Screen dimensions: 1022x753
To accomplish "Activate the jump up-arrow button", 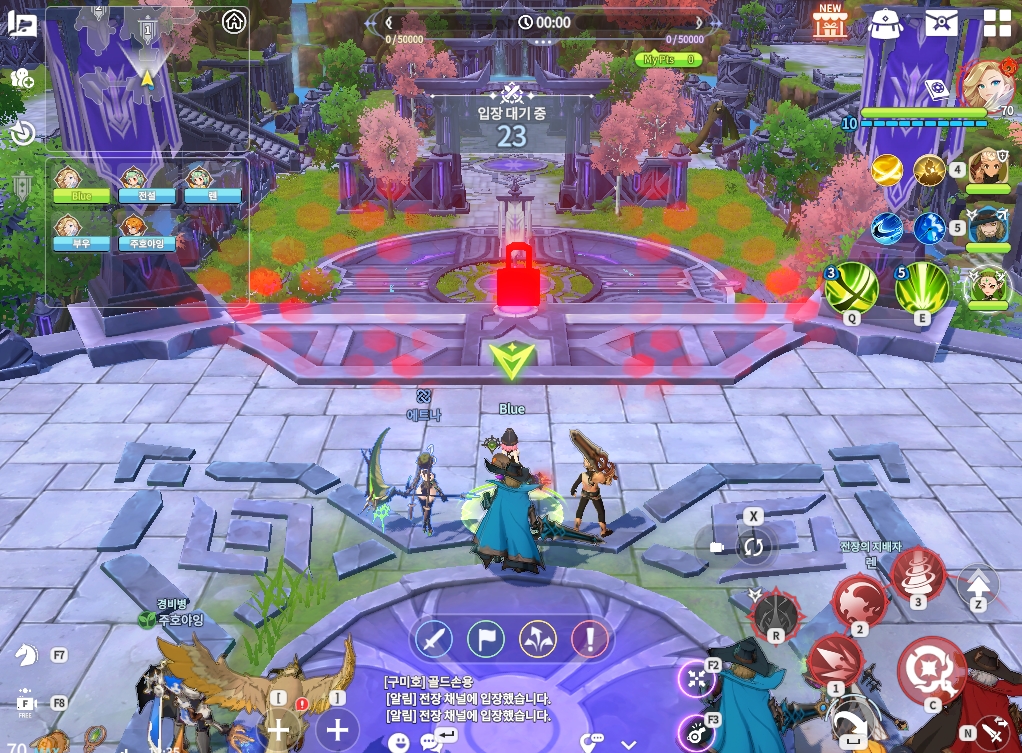I will pyautogui.click(x=978, y=584).
